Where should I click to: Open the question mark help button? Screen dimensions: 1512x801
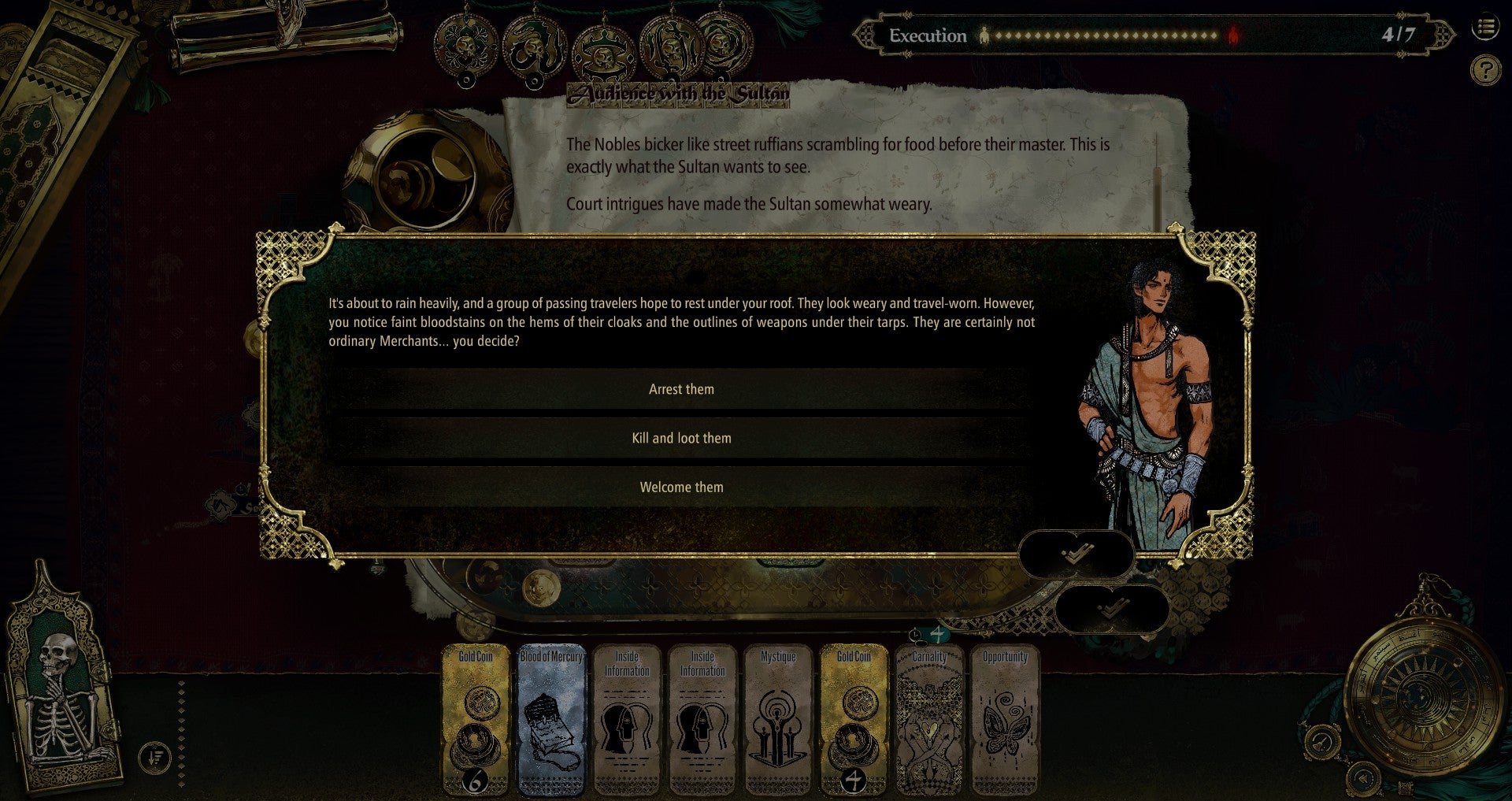(x=1485, y=71)
